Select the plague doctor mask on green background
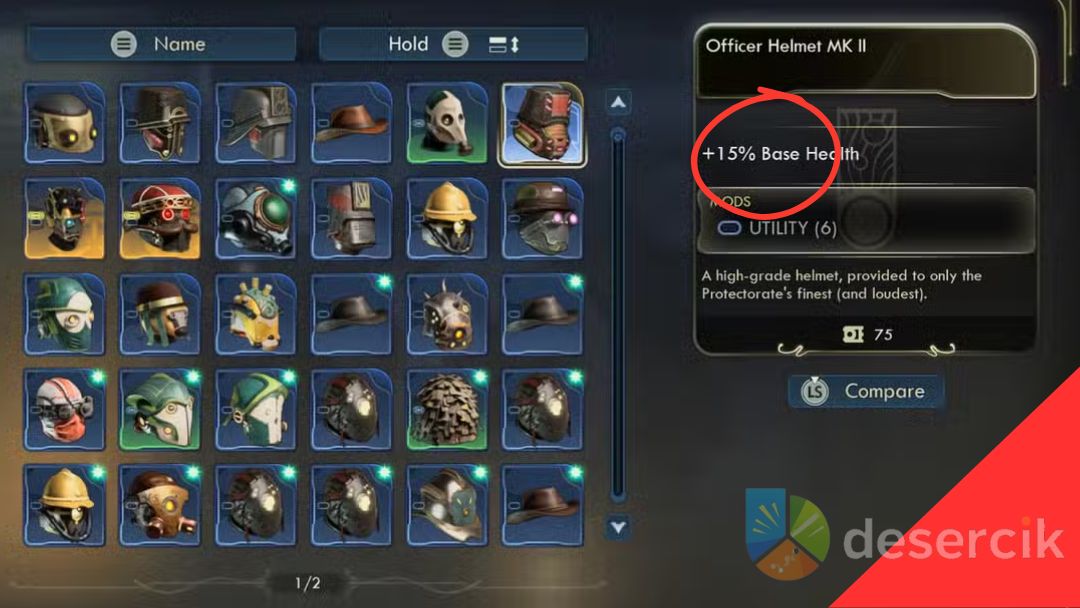Screen dimensions: 1080x608 tap(448, 123)
